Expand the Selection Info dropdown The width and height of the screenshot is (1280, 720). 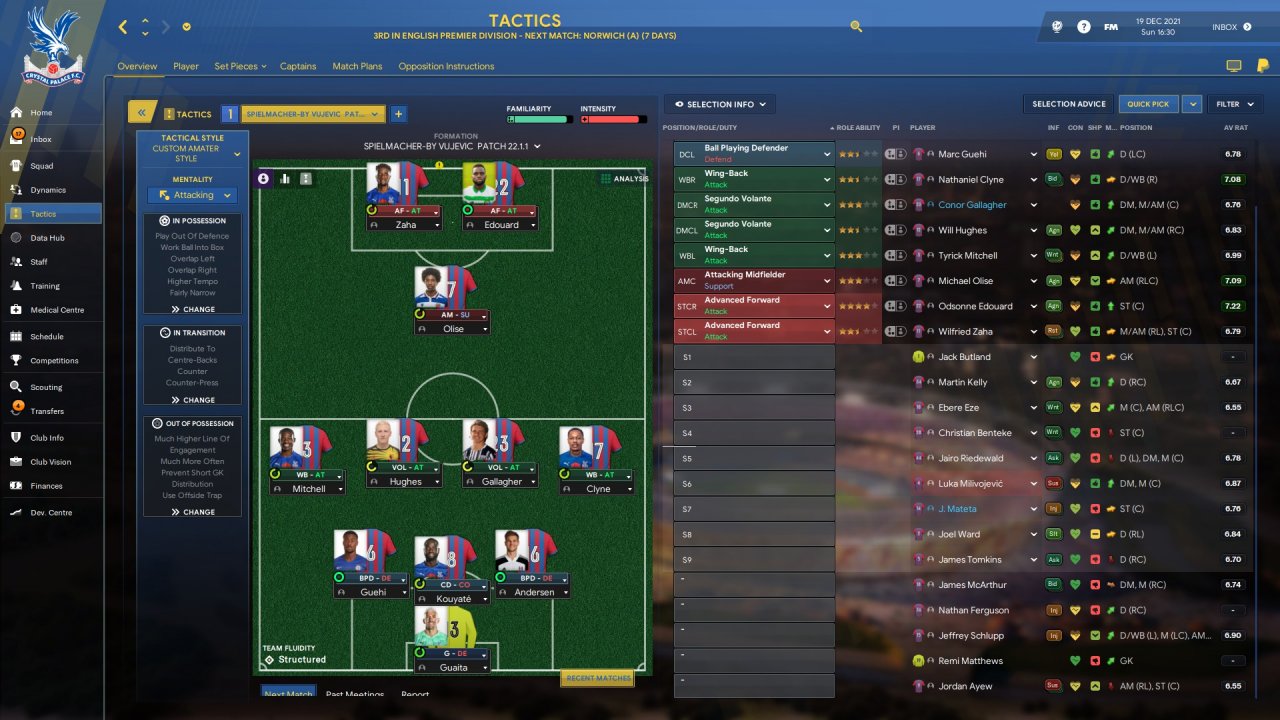coord(720,104)
